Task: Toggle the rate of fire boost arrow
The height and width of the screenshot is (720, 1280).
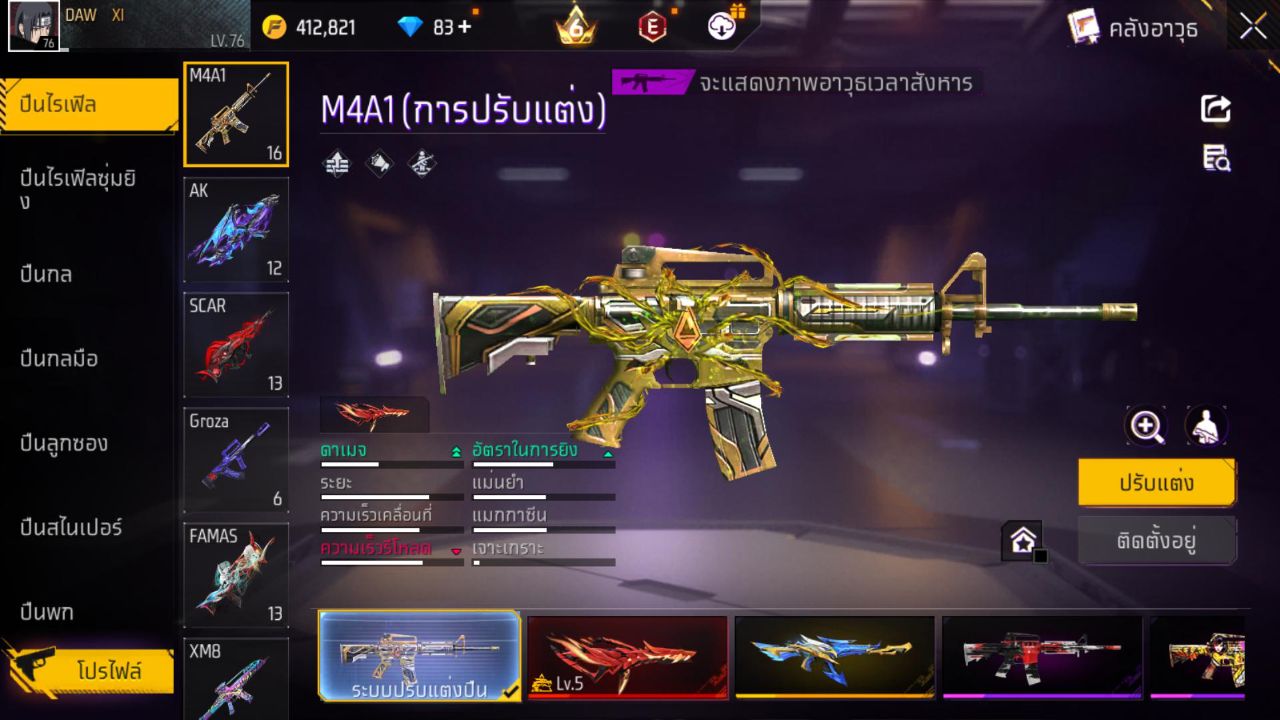Action: point(607,453)
